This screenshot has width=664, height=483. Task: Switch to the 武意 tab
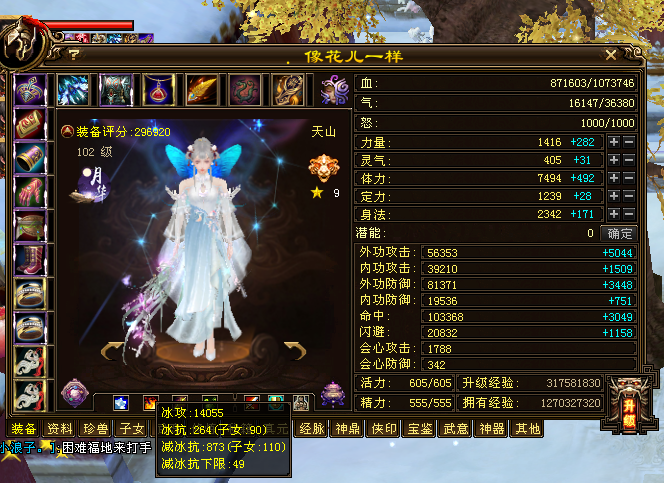point(456,429)
